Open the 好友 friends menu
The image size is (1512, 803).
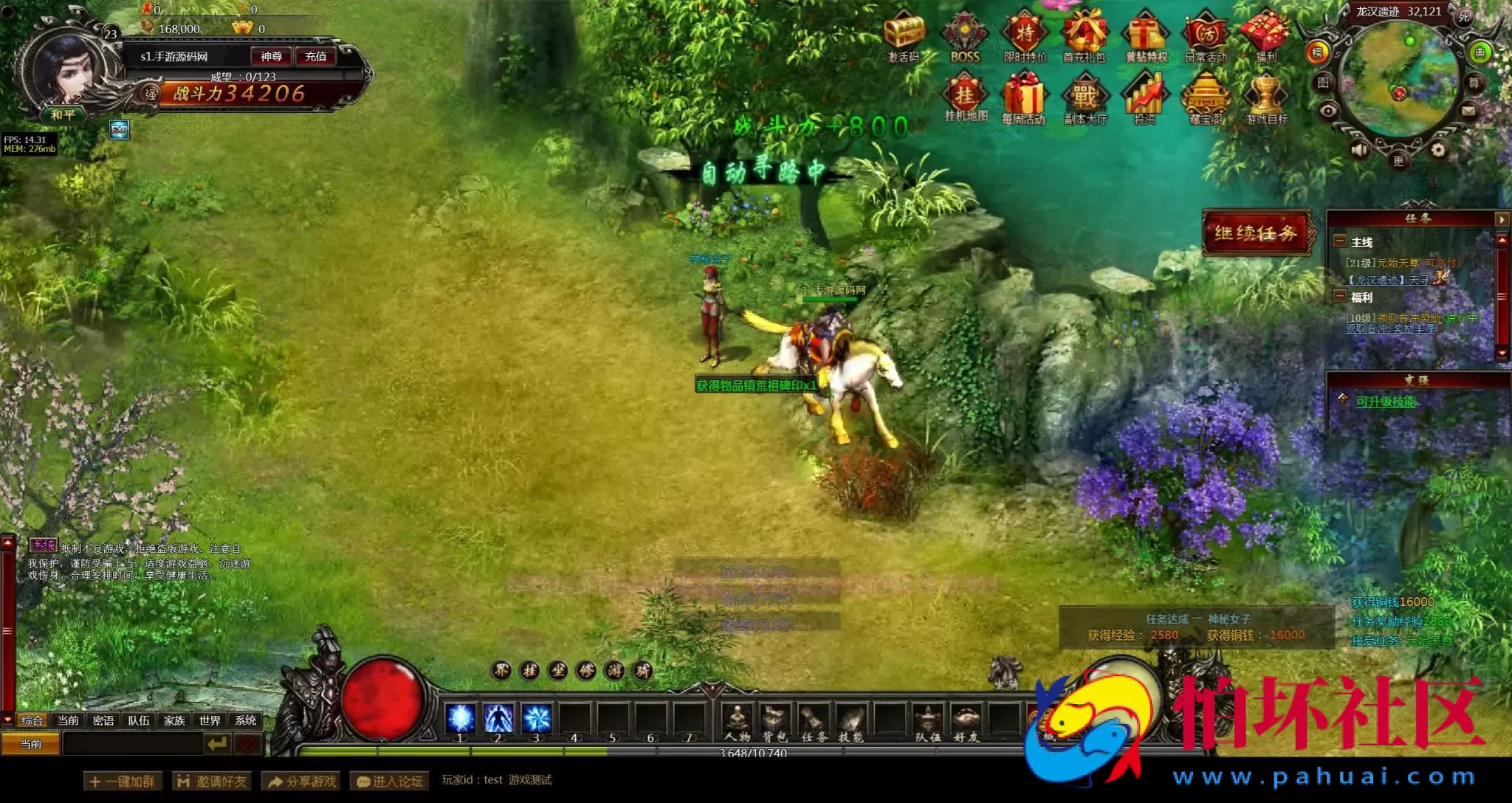coord(965,722)
